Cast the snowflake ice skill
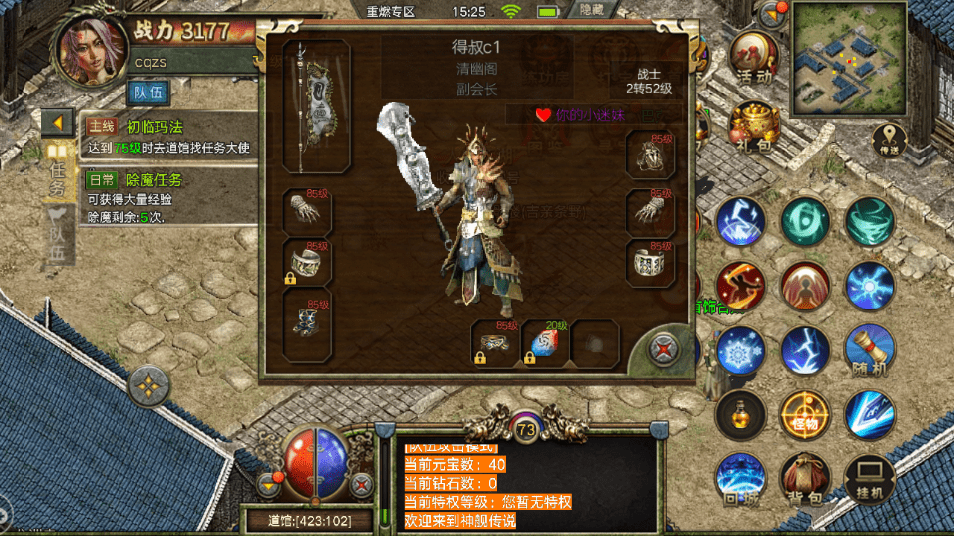The image size is (954, 536). tap(740, 350)
